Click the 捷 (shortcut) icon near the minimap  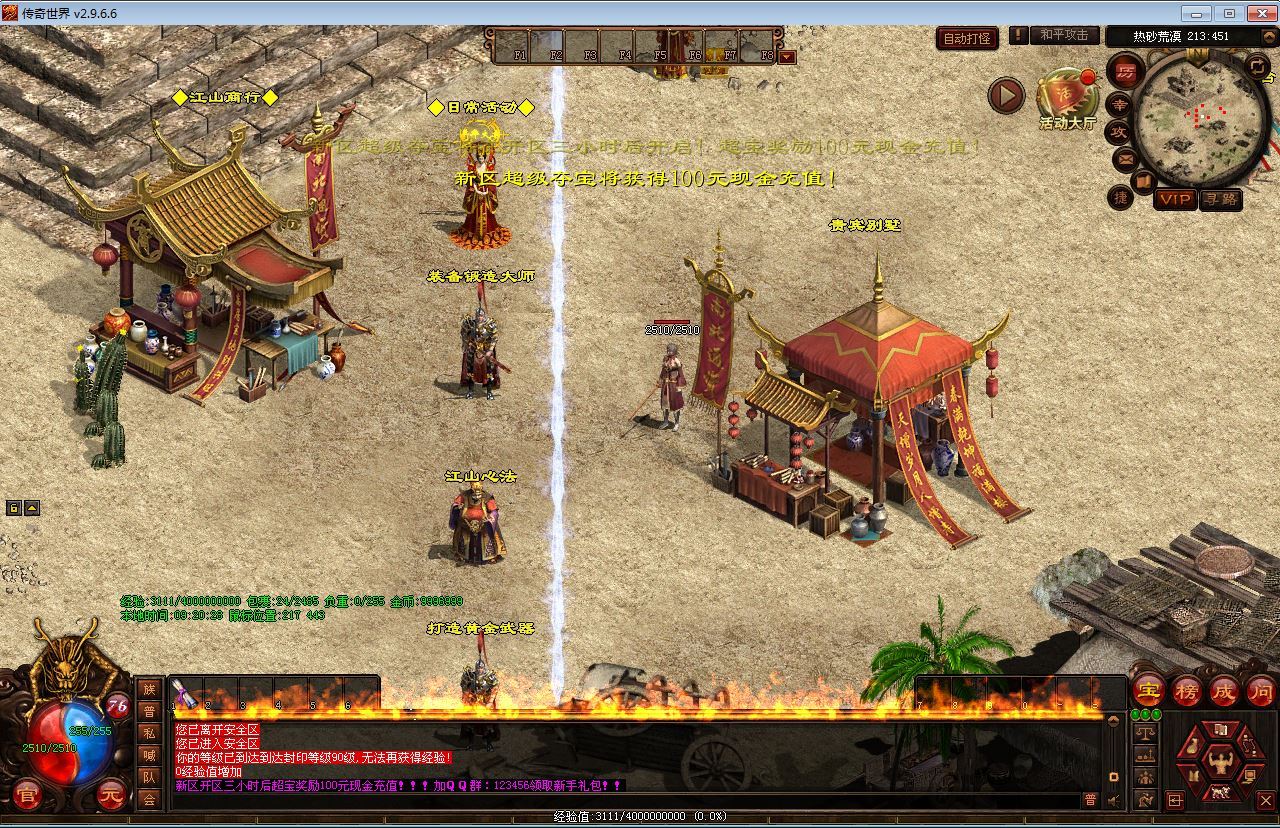click(x=1123, y=198)
